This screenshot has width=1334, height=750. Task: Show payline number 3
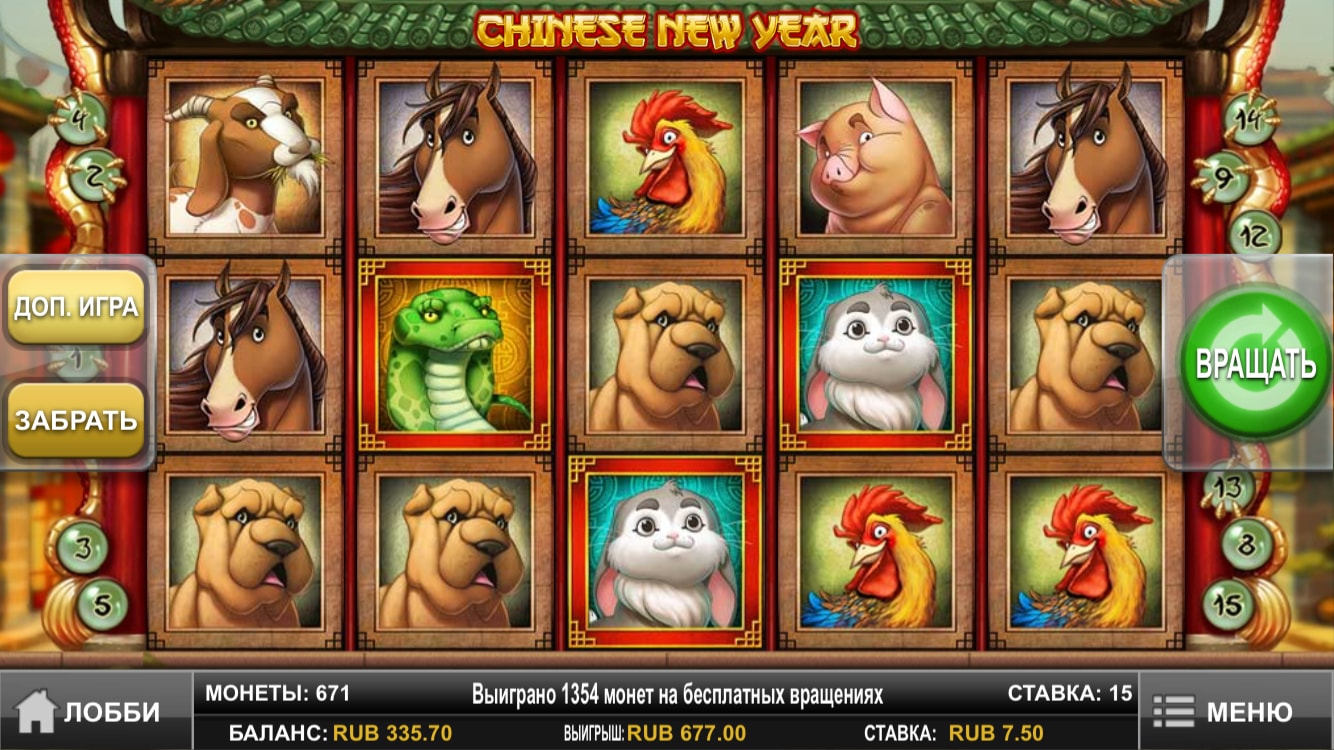point(82,547)
